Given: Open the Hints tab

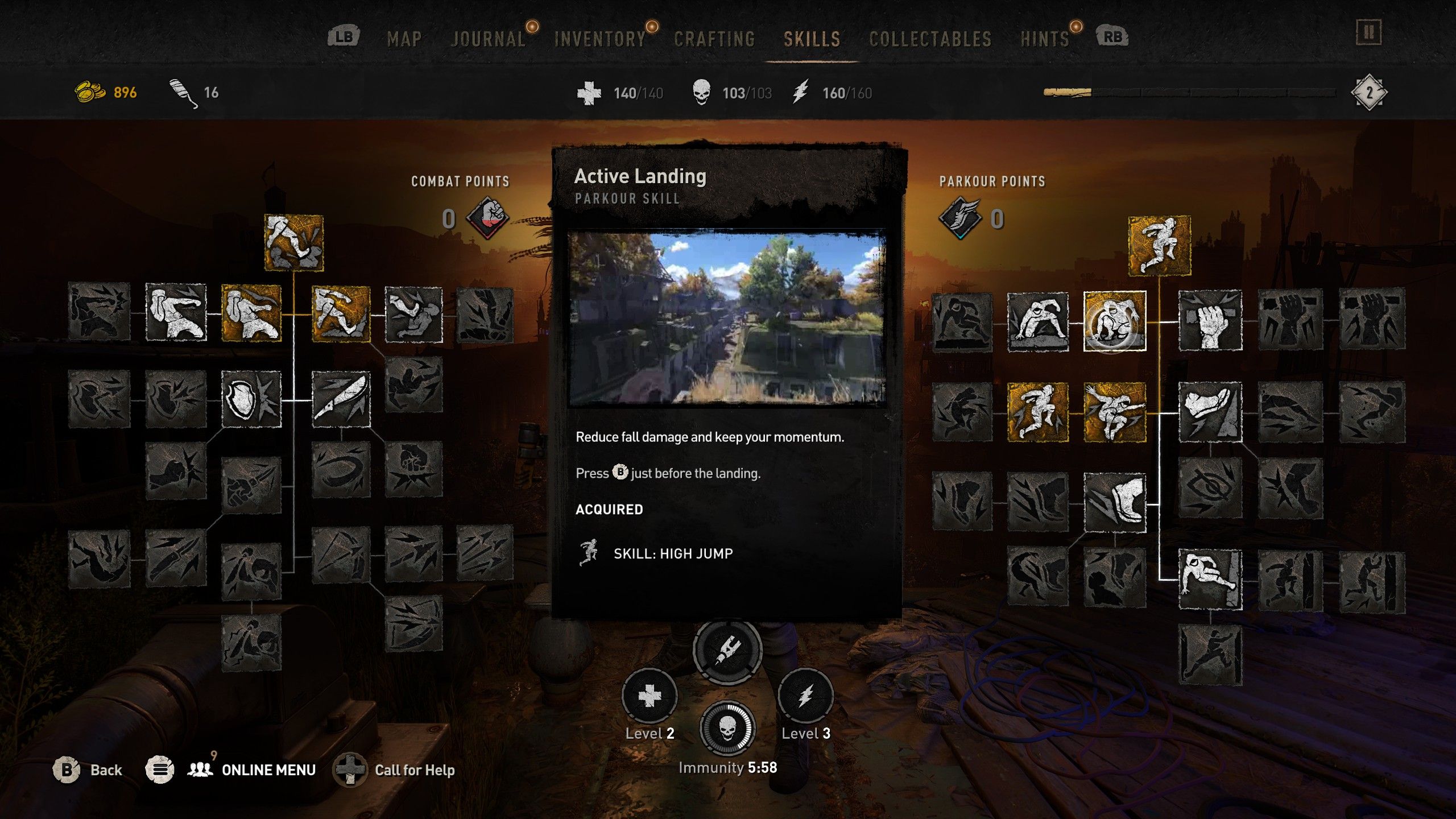Looking at the screenshot, I should 1045,39.
